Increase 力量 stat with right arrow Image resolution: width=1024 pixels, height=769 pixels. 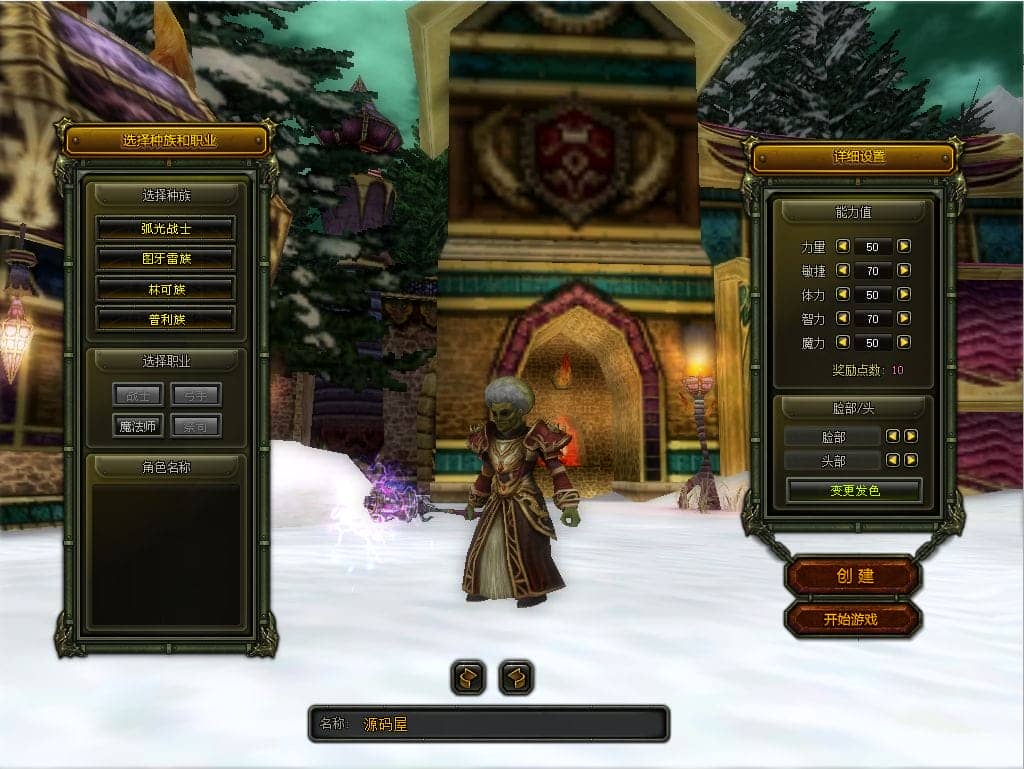point(904,246)
